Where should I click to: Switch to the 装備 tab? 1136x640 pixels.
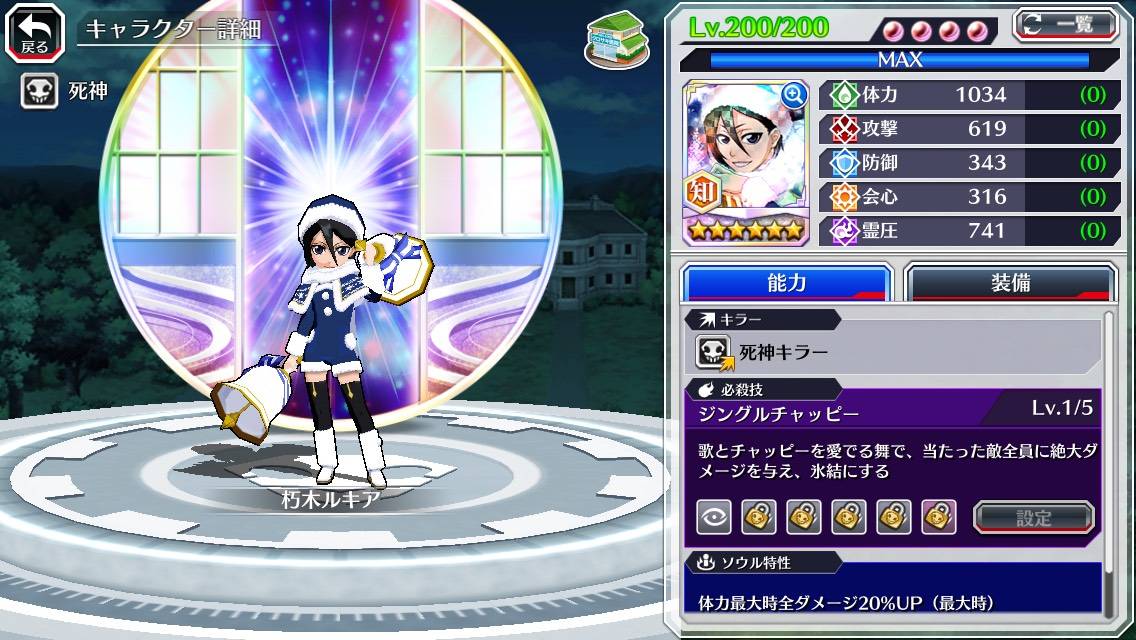tap(1010, 283)
